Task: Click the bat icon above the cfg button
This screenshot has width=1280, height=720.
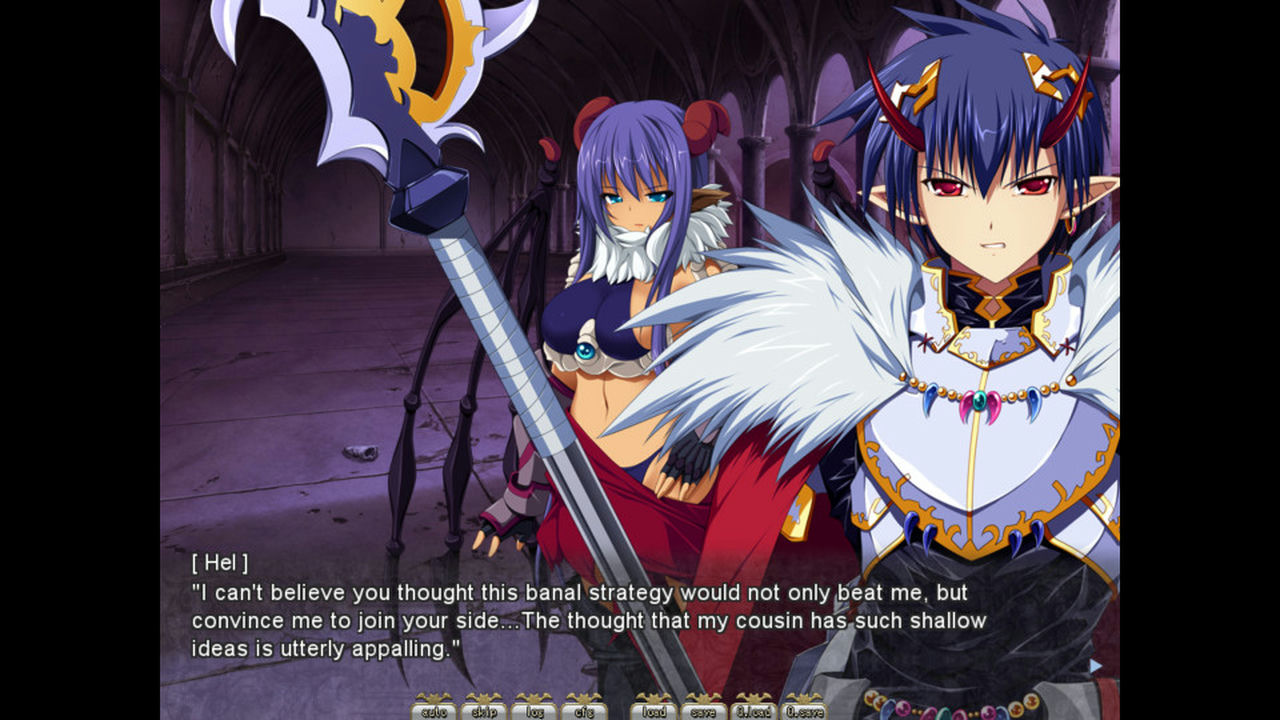Action: coord(585,697)
